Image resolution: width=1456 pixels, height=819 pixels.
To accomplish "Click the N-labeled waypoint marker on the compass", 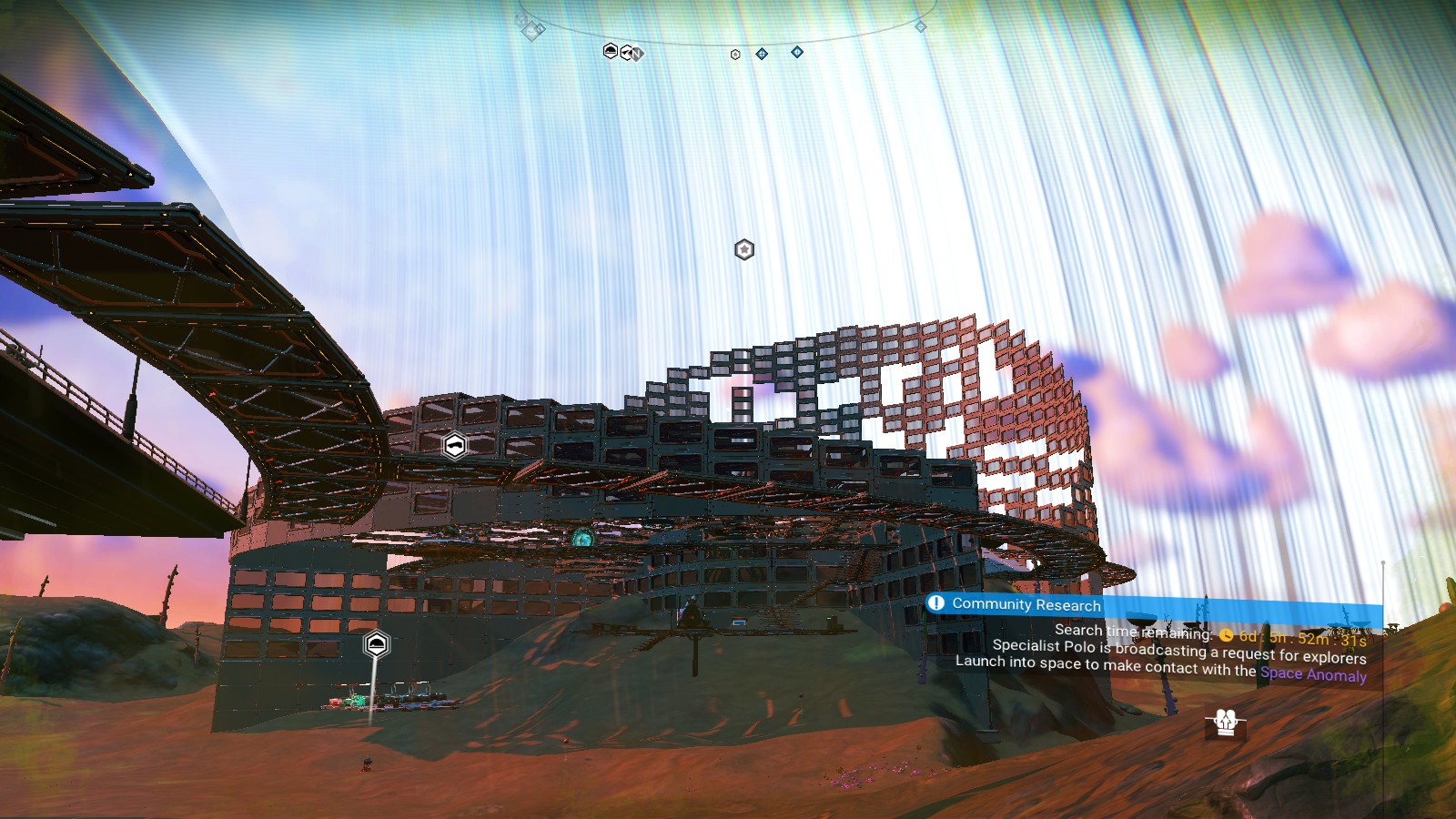I will pyautogui.click(x=637, y=55).
